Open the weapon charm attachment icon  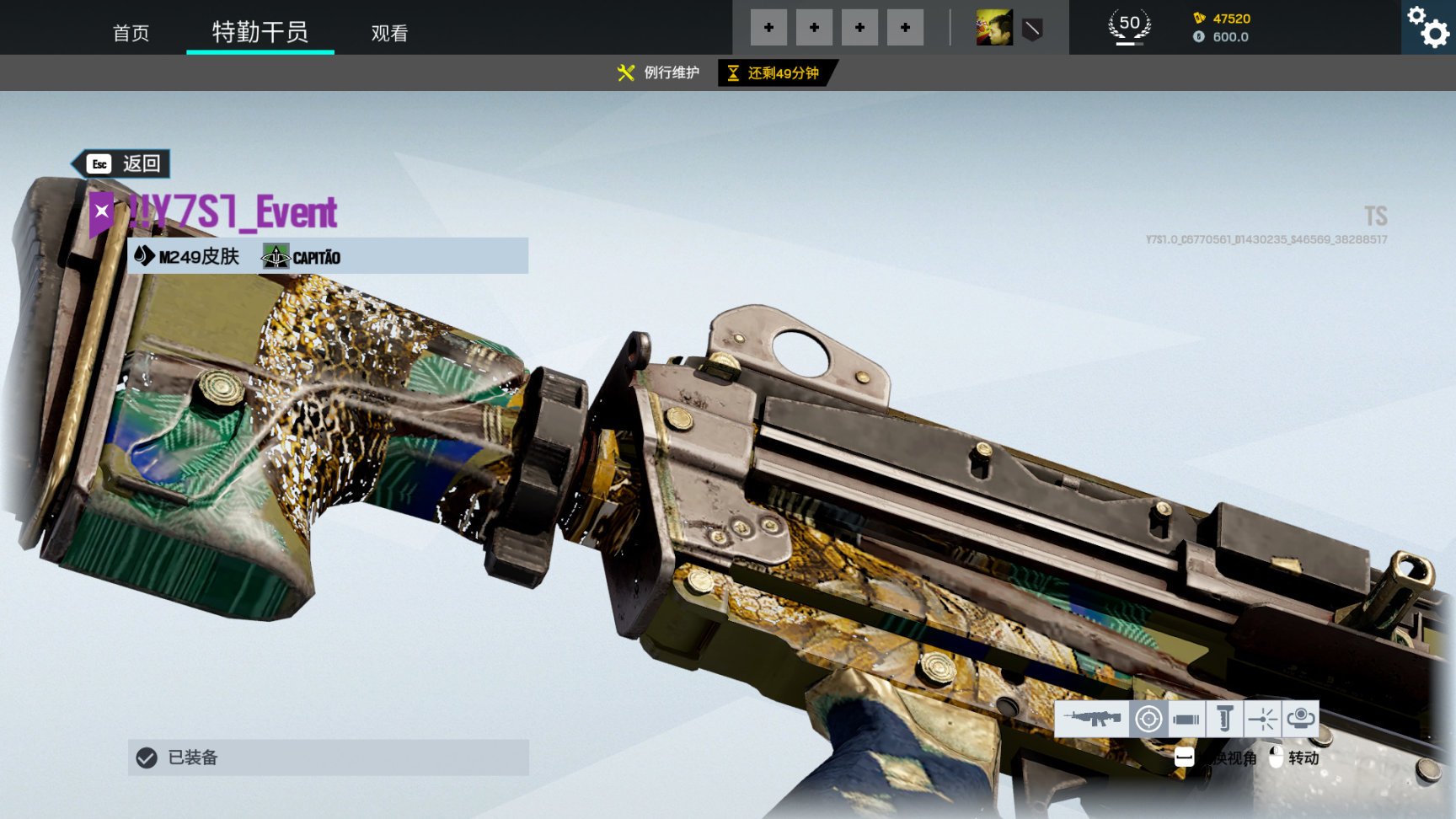[1300, 719]
